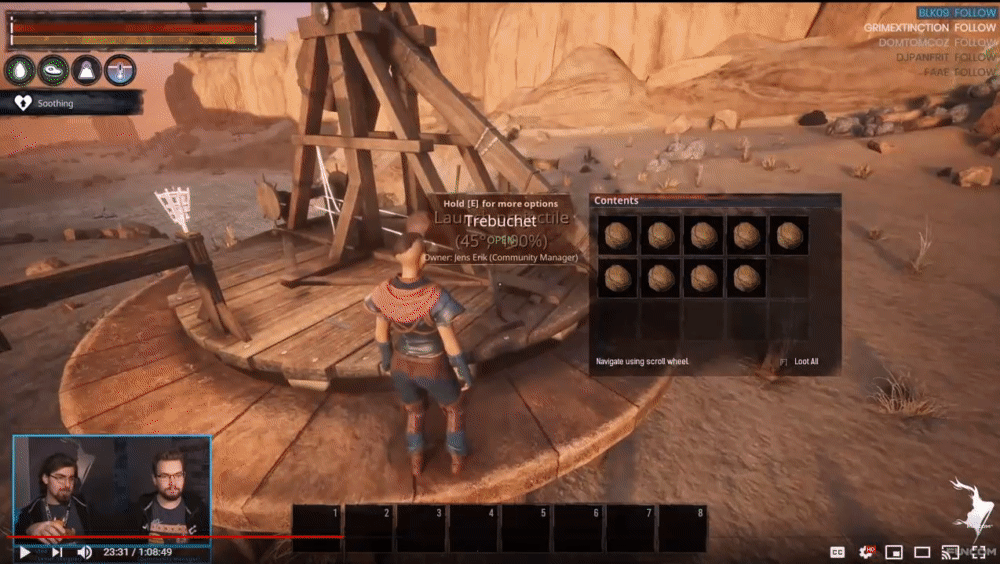Viewport: 1000px width, 564px height.
Task: Check the thermometer temperature icon
Action: click(120, 70)
